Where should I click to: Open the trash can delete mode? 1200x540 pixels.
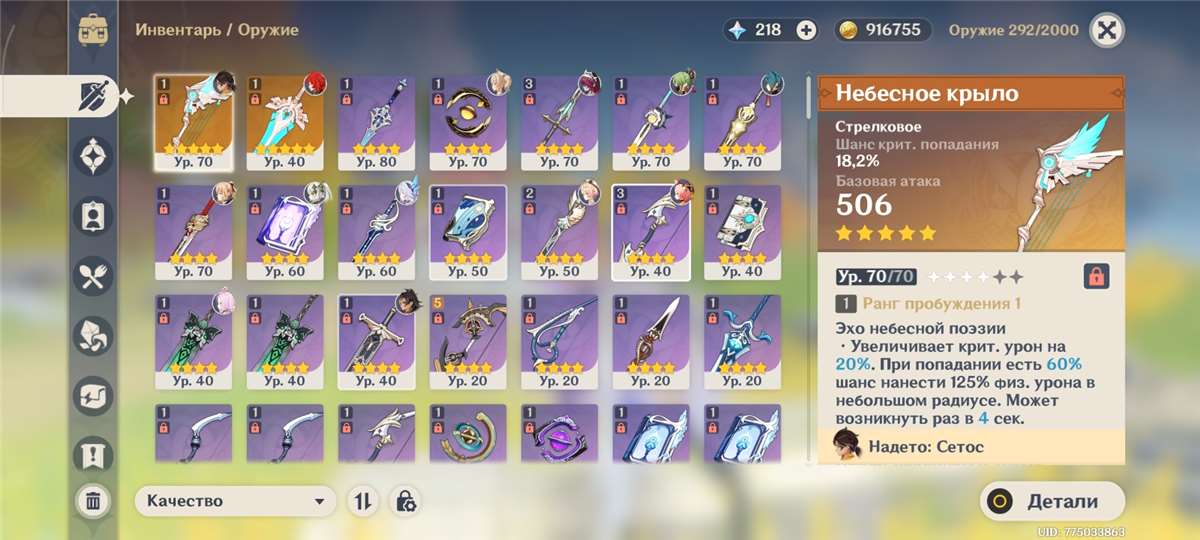93,501
